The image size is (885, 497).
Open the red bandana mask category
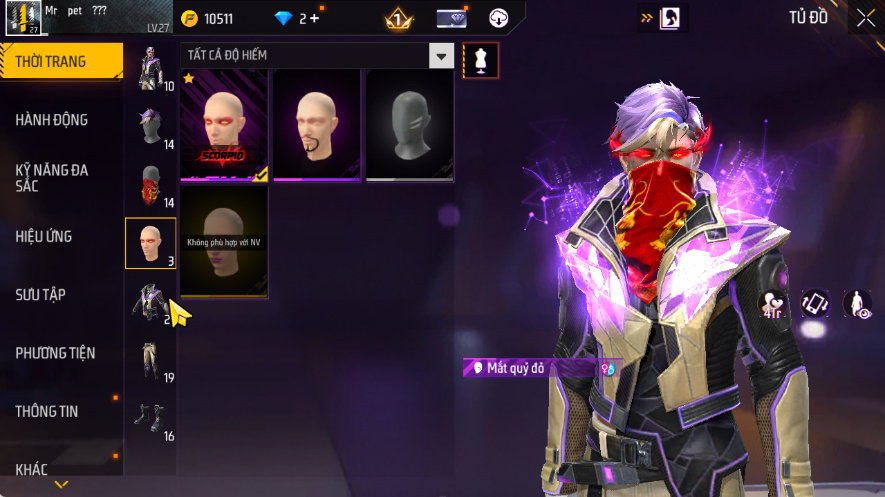point(150,185)
